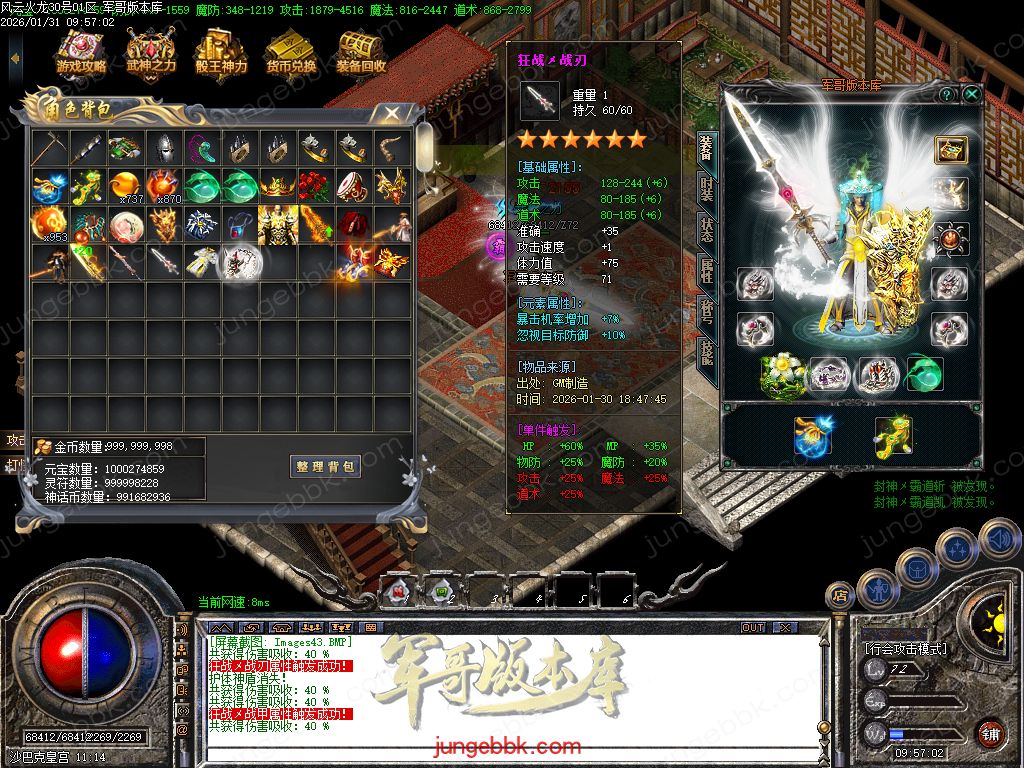
Task: Switch to the 技能 skills tab
Action: click(x=706, y=350)
